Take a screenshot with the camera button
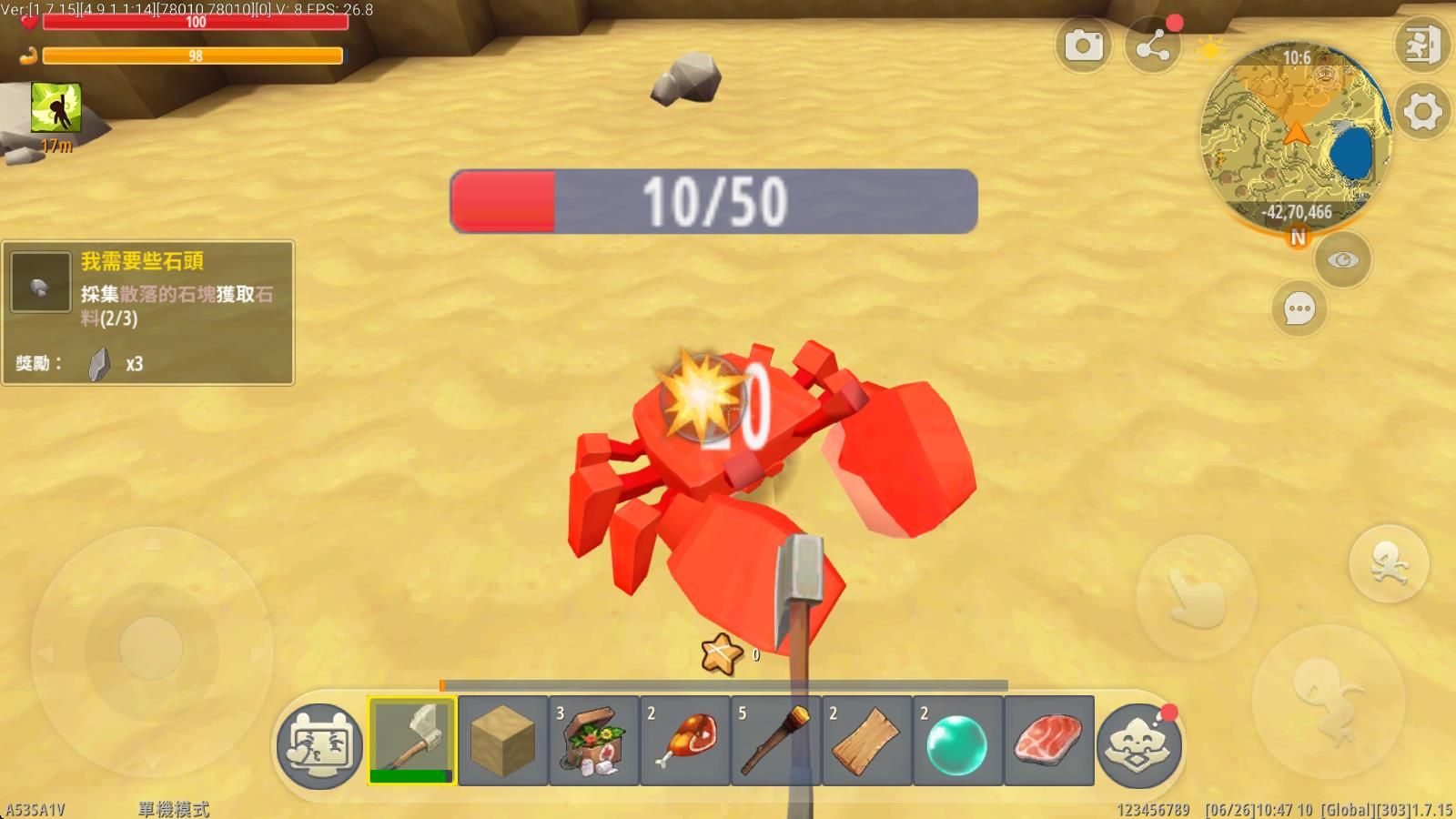 [1083, 45]
